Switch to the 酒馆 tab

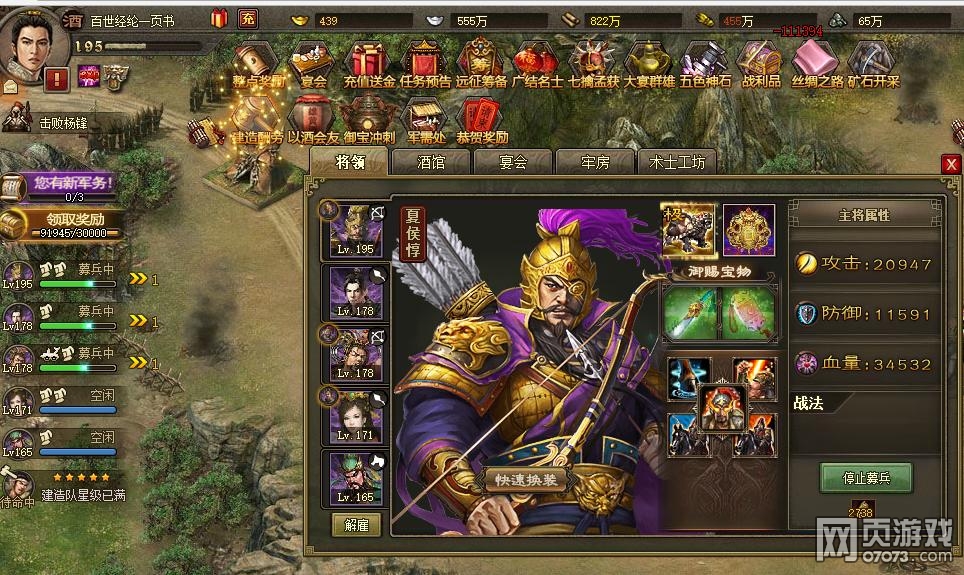point(431,162)
